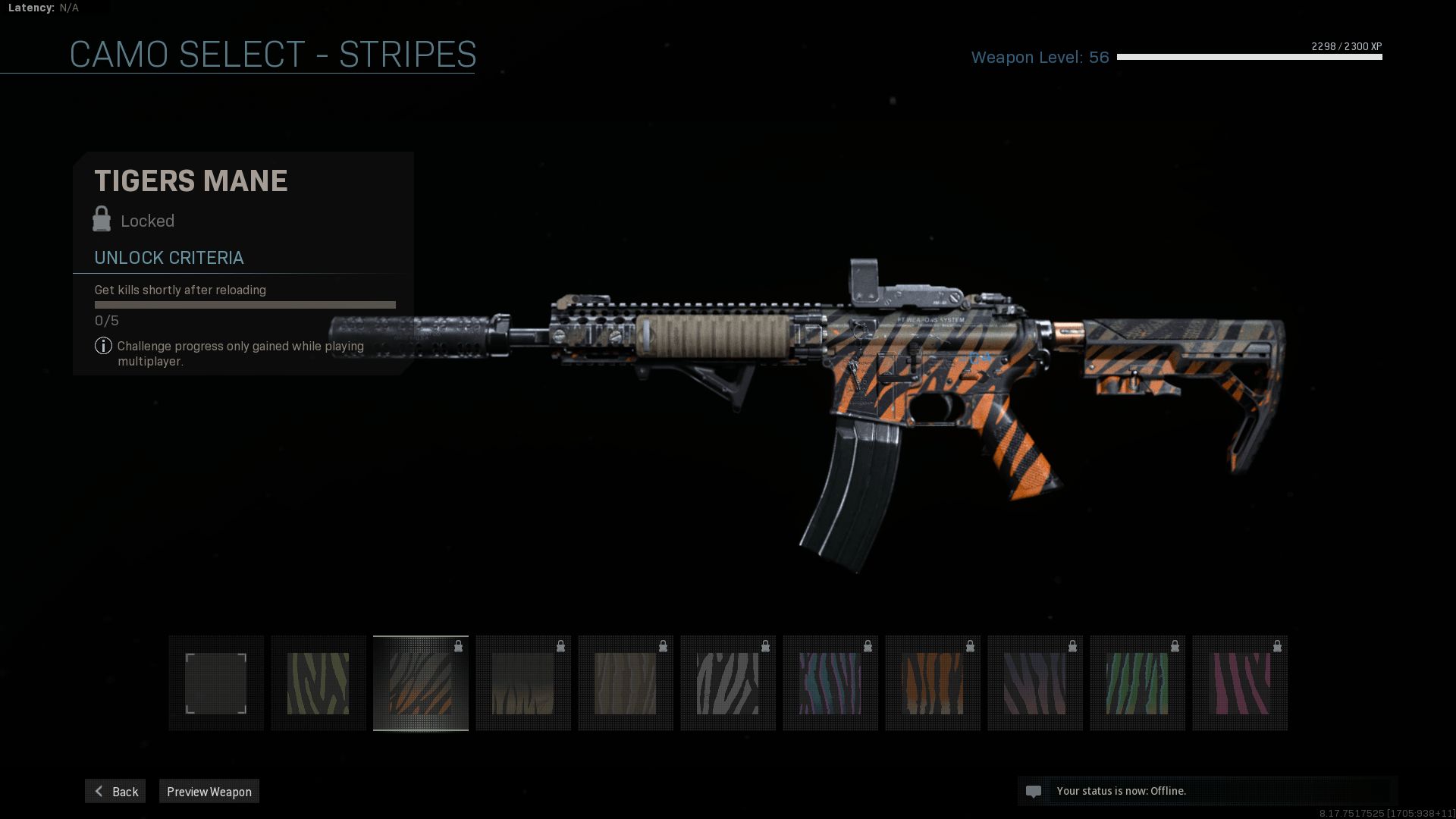Viewport: 1456px width, 819px height.
Task: Pick the grey and white zebra camo
Action: 728,683
